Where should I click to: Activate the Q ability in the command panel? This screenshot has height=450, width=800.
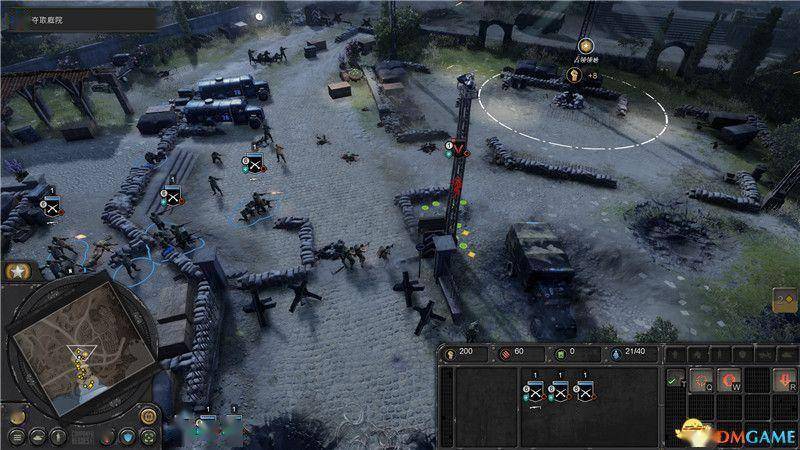pyautogui.click(x=703, y=378)
